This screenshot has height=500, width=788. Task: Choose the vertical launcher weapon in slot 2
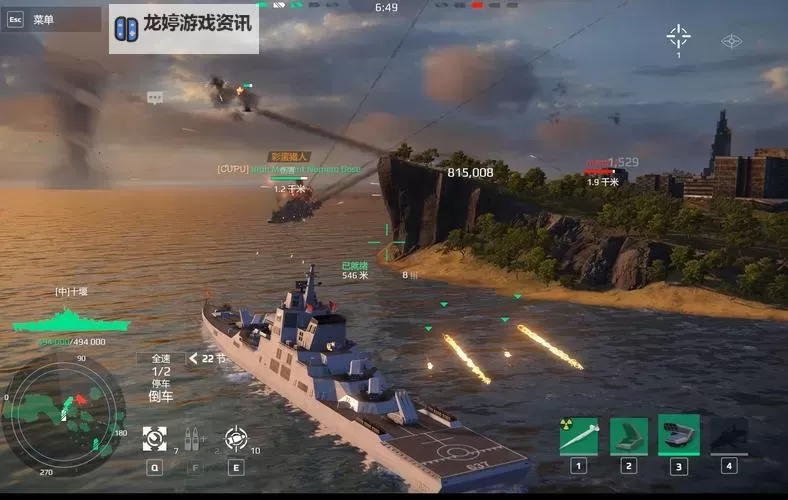(629, 436)
